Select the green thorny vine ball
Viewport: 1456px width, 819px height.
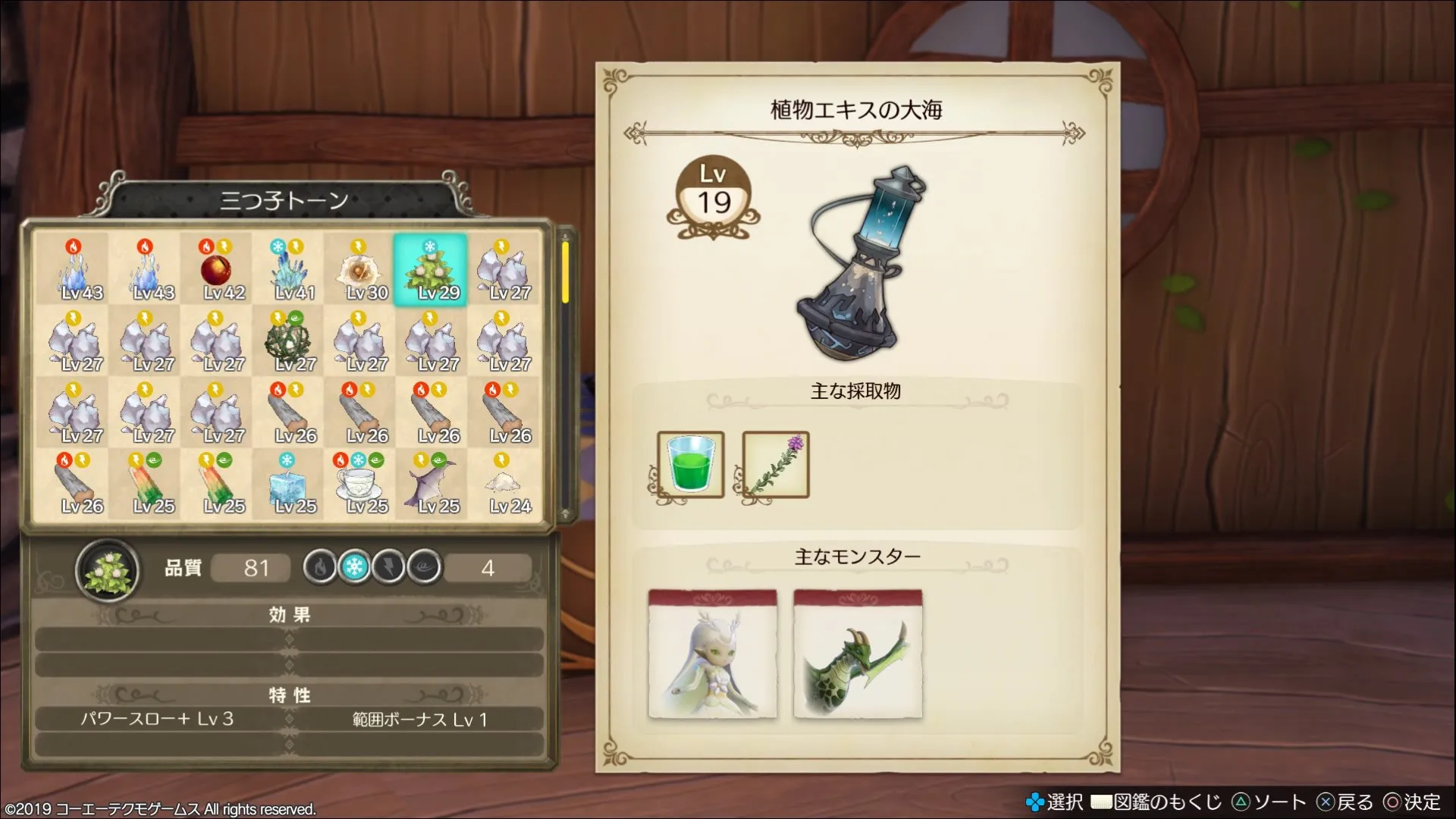(x=288, y=341)
